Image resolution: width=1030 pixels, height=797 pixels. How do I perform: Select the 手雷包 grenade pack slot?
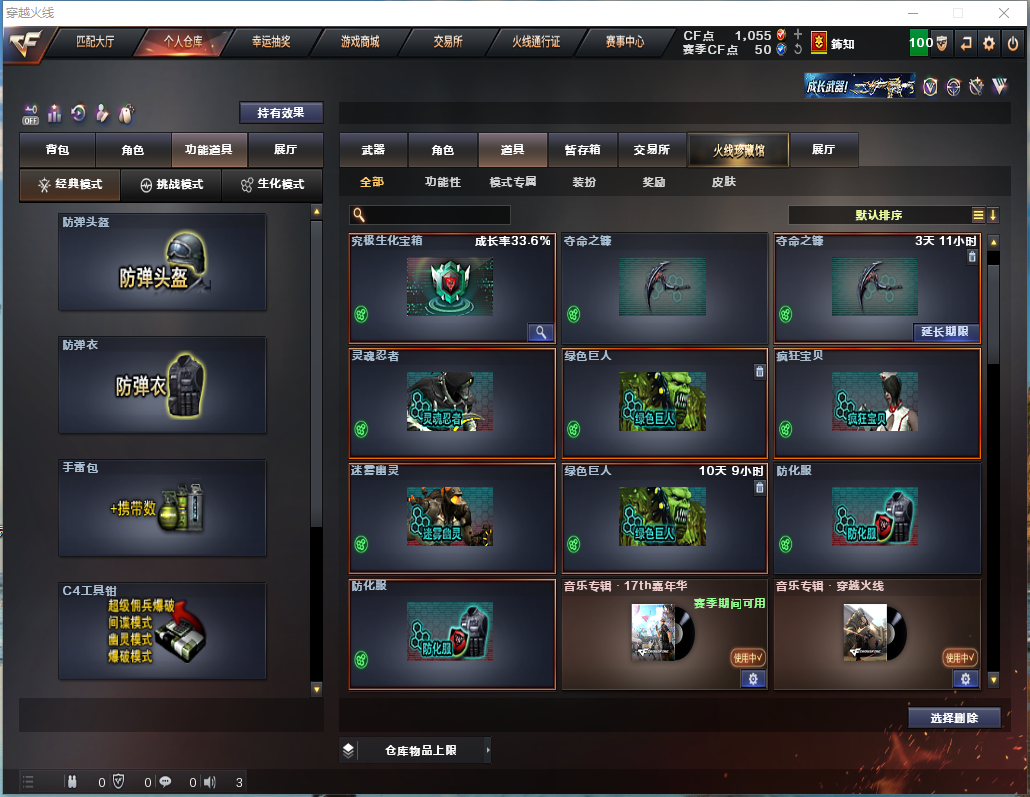coord(162,508)
